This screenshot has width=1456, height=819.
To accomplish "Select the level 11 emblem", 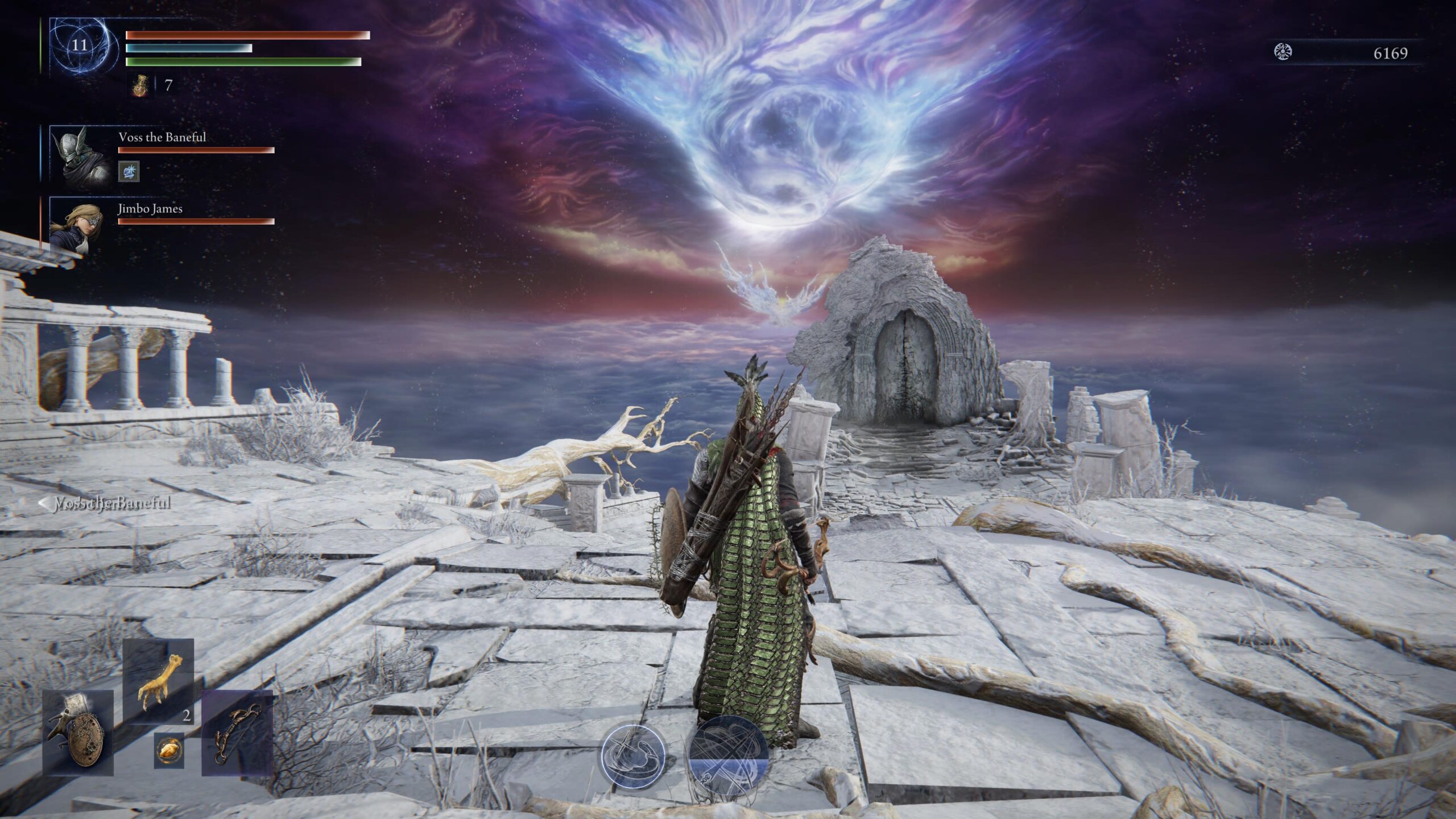I will 80,45.
